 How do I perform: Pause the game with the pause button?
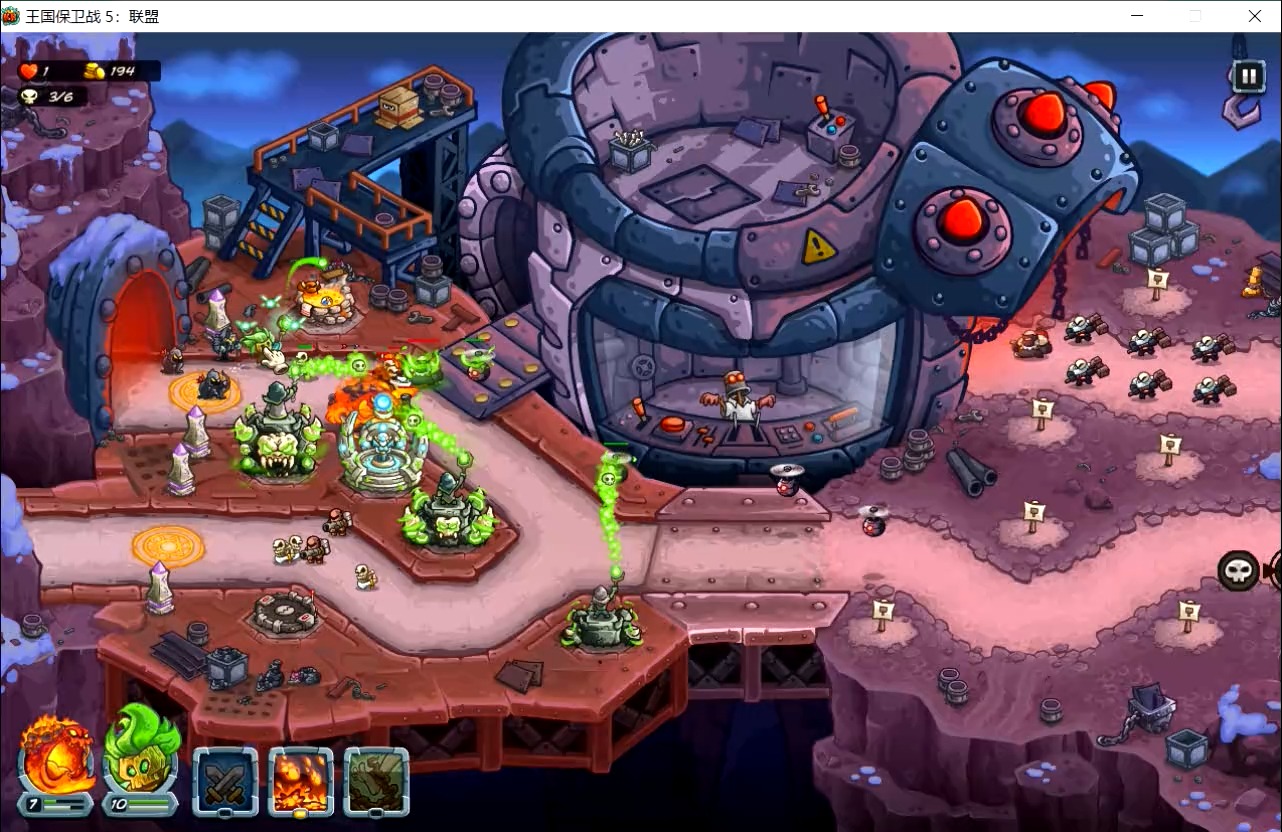(1248, 76)
